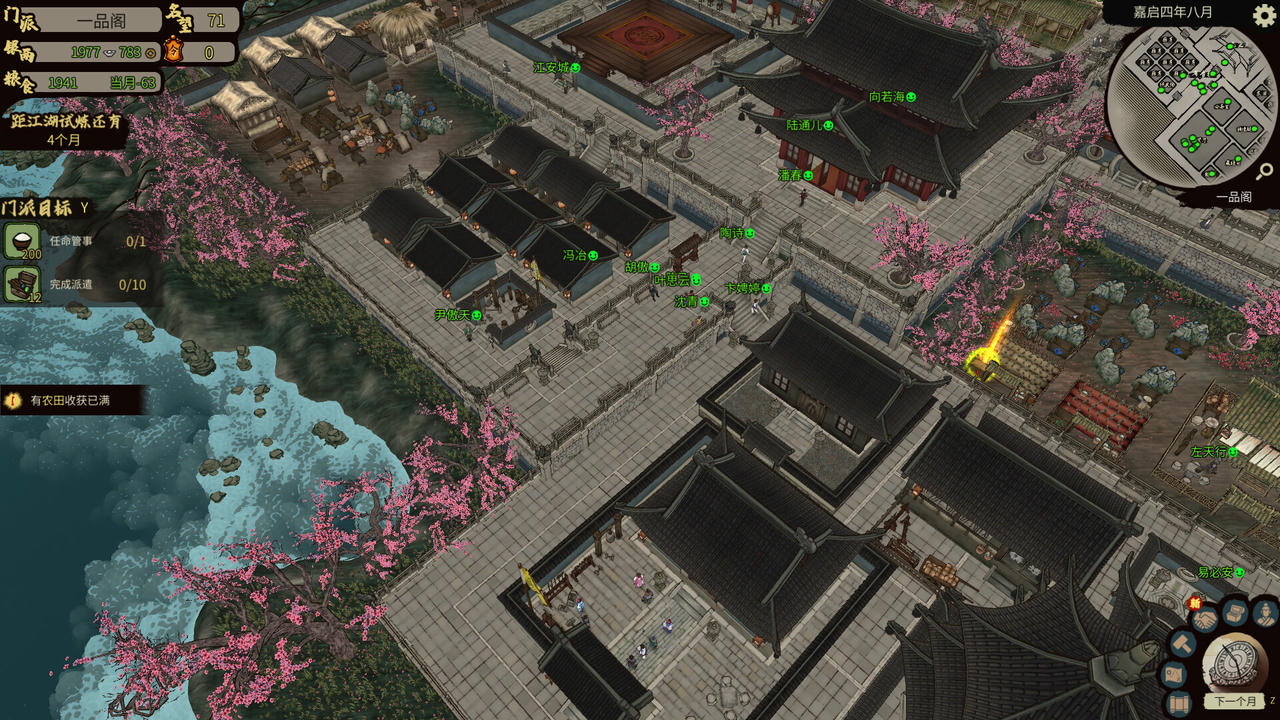Click the magnifier icon on the minimap

(x=1266, y=170)
